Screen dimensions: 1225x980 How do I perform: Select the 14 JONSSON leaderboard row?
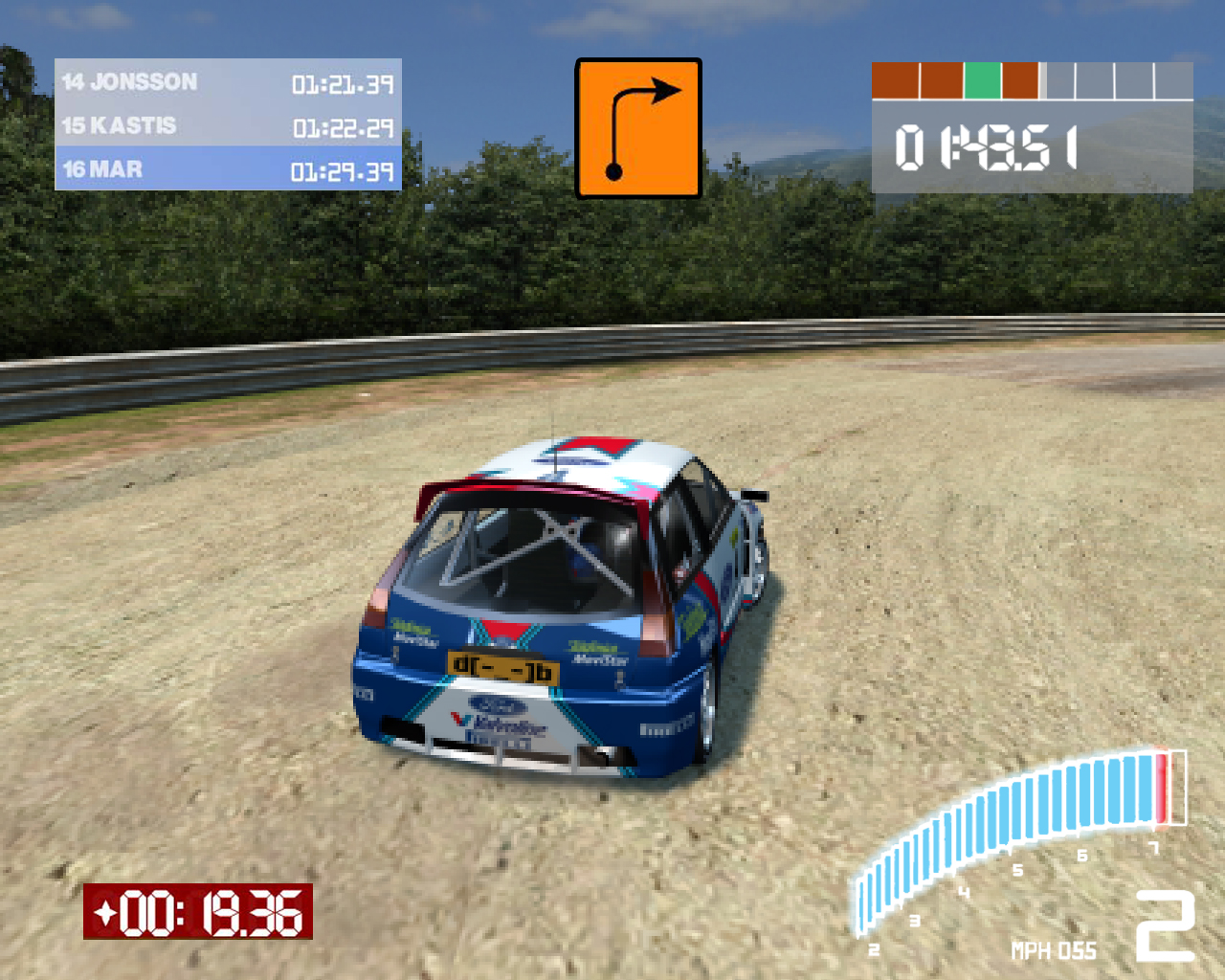[228, 82]
